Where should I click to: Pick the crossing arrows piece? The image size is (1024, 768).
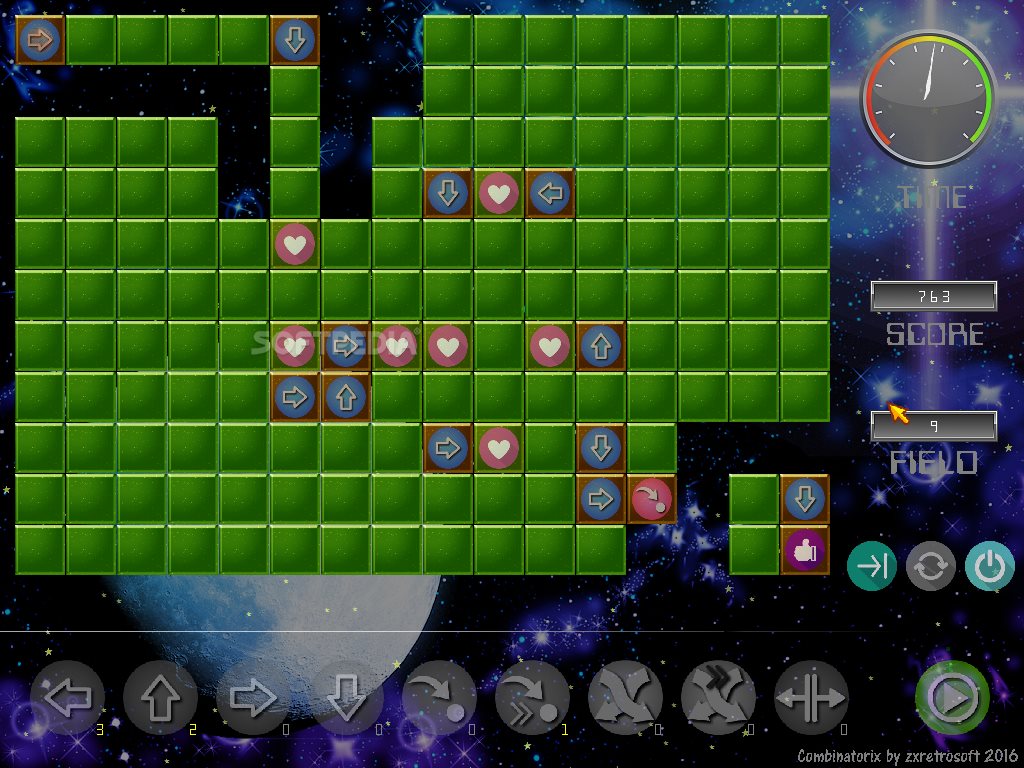(625, 697)
